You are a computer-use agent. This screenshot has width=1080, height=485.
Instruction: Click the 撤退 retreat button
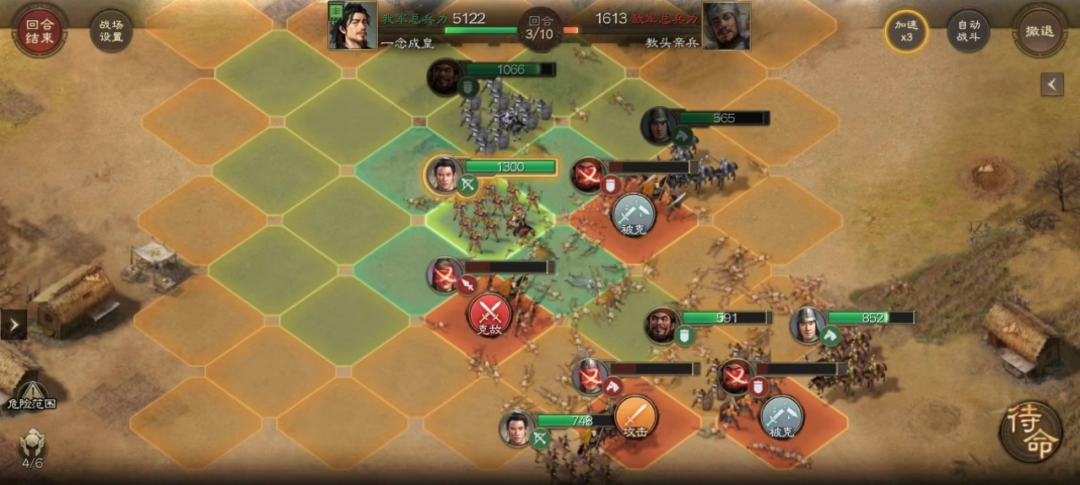pos(1040,31)
